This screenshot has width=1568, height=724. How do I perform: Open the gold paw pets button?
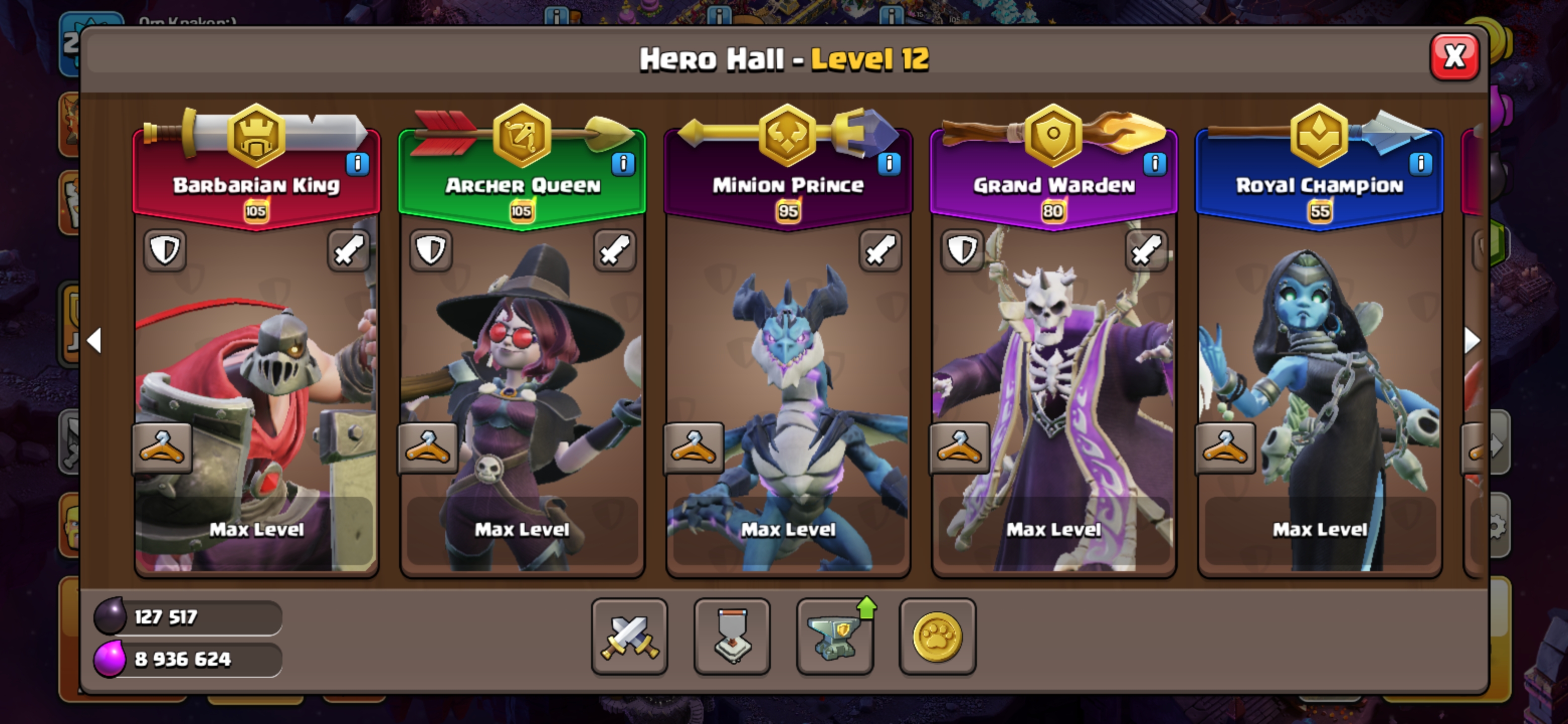coord(937,637)
